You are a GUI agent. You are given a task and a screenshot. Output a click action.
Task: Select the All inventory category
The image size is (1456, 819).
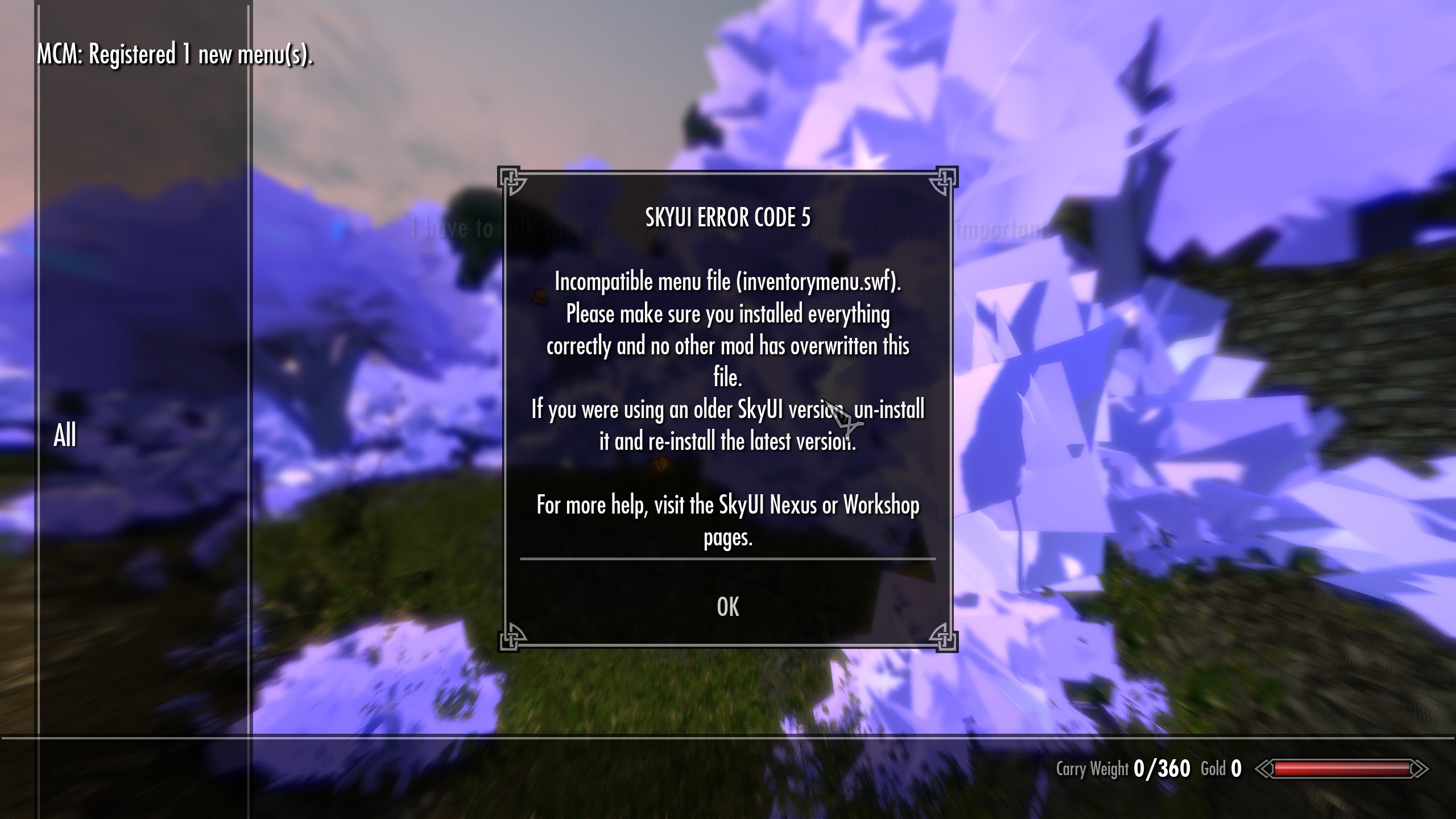click(65, 436)
